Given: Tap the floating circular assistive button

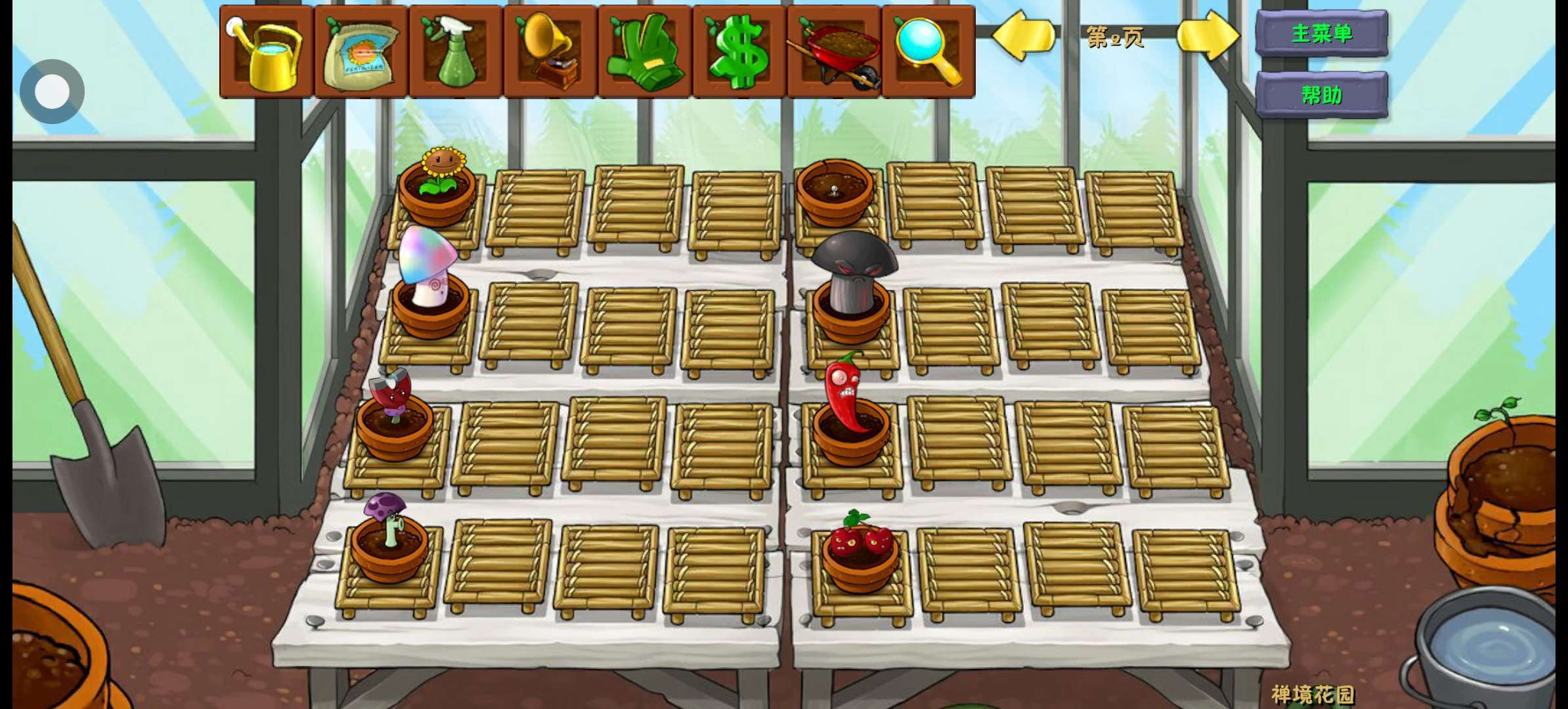Looking at the screenshot, I should pyautogui.click(x=52, y=91).
